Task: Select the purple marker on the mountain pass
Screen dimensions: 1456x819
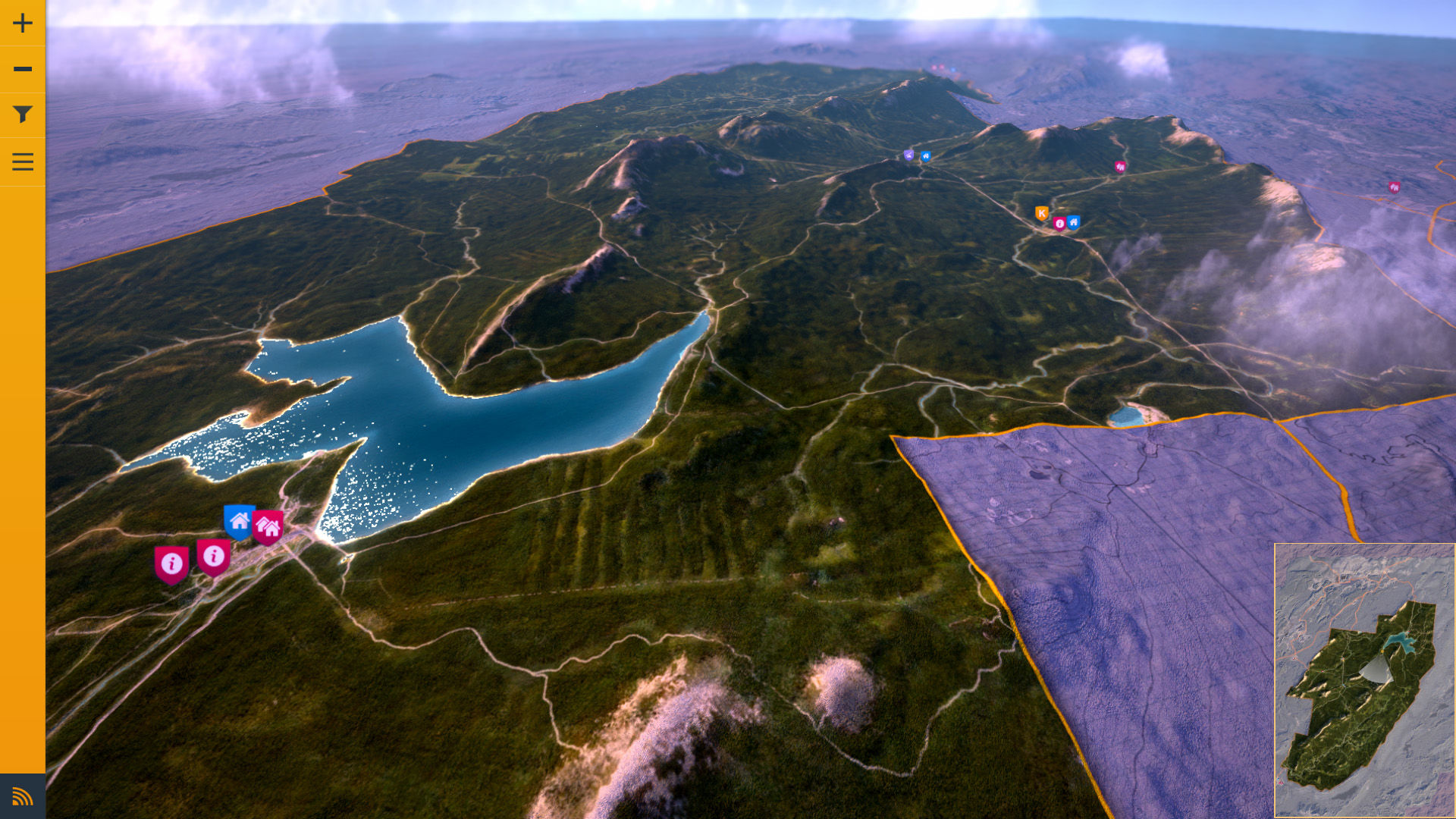Action: 909,155
